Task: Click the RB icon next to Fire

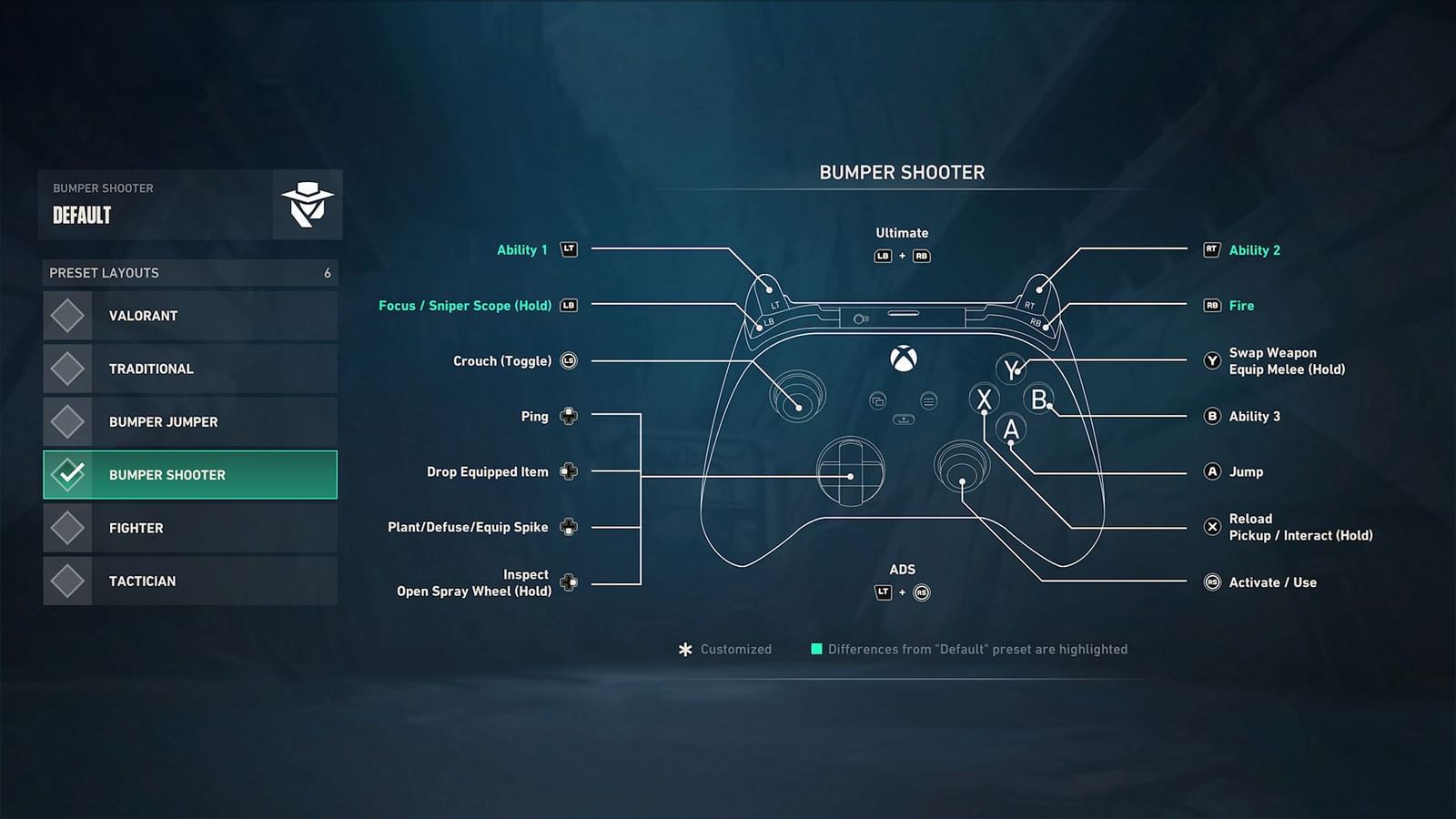Action: [x=1212, y=306]
